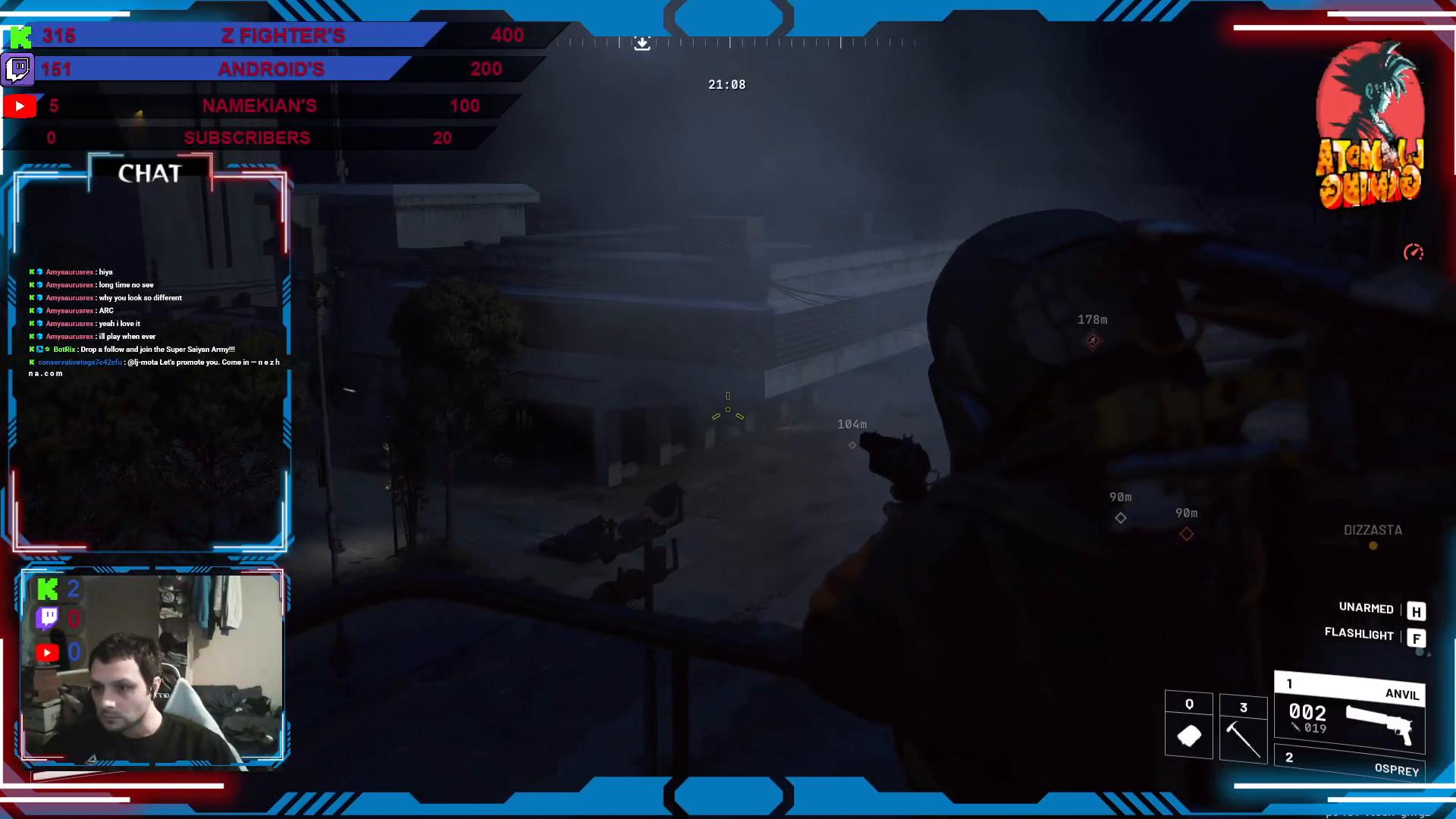
Task: Click the download arrow icon above the compass bar
Action: 643,43
